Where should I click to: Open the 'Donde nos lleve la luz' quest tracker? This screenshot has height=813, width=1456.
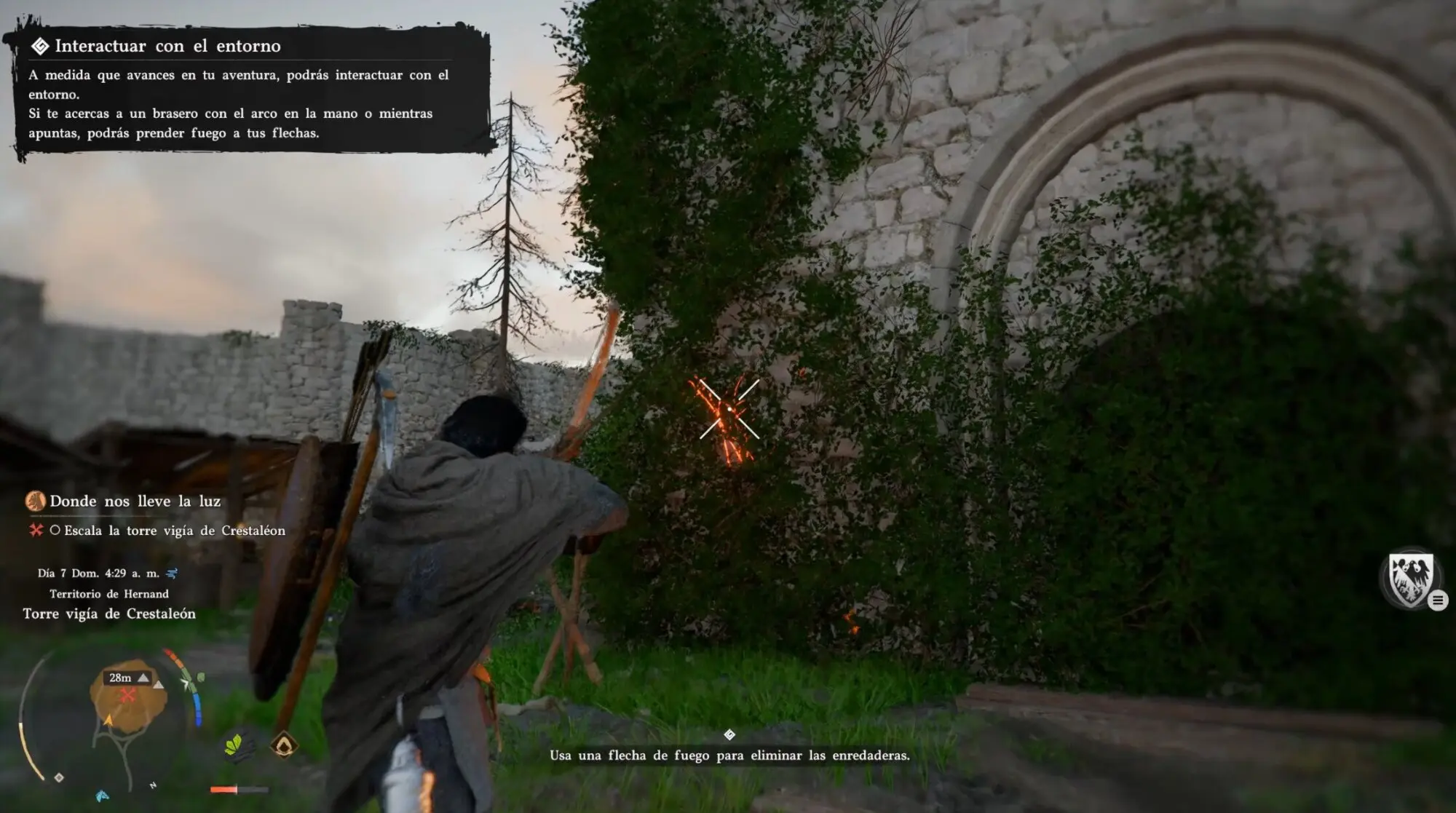pyautogui.click(x=135, y=501)
